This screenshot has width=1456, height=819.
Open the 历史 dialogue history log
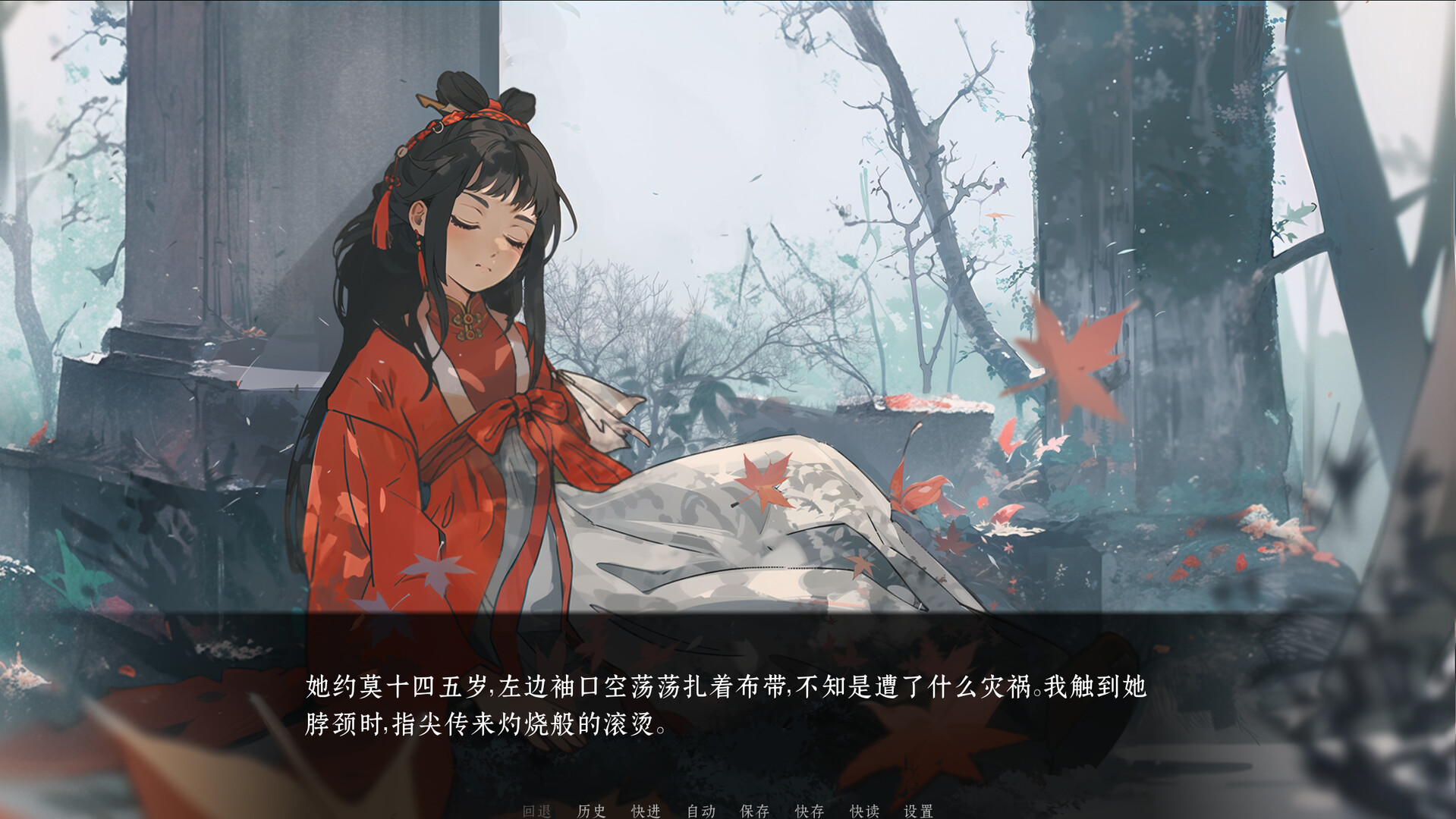pyautogui.click(x=593, y=811)
